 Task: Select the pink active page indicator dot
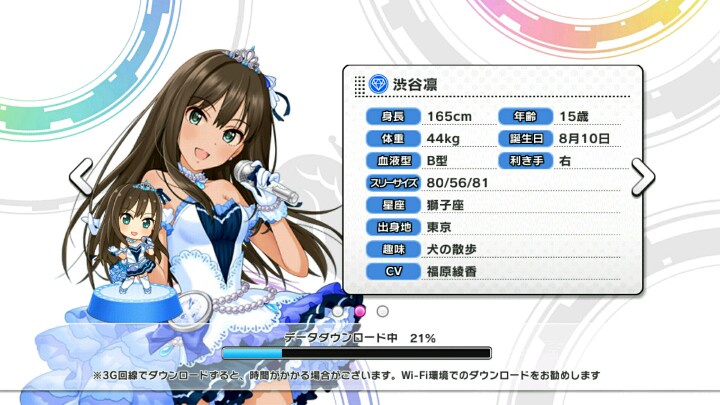tap(361, 311)
